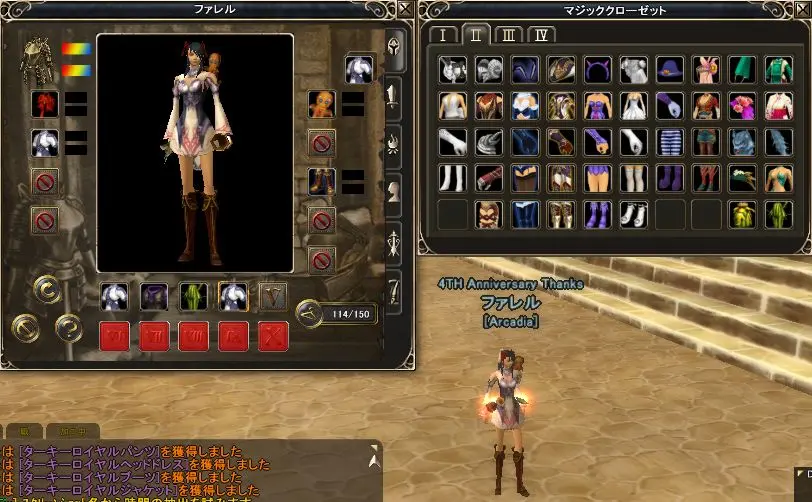Screen dimensions: 812x502
Task: Switch to closet tab I
Action: [x=442, y=35]
